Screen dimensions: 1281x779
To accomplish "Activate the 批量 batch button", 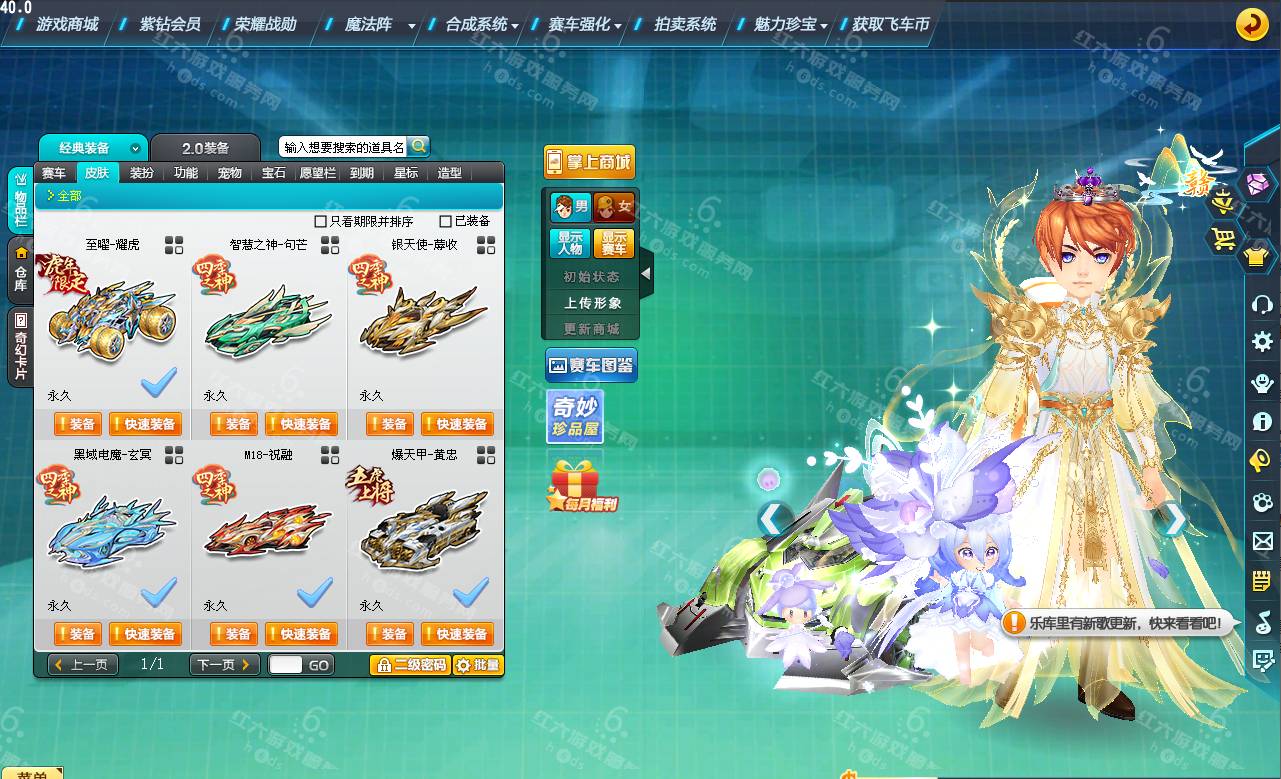I will pyautogui.click(x=478, y=665).
